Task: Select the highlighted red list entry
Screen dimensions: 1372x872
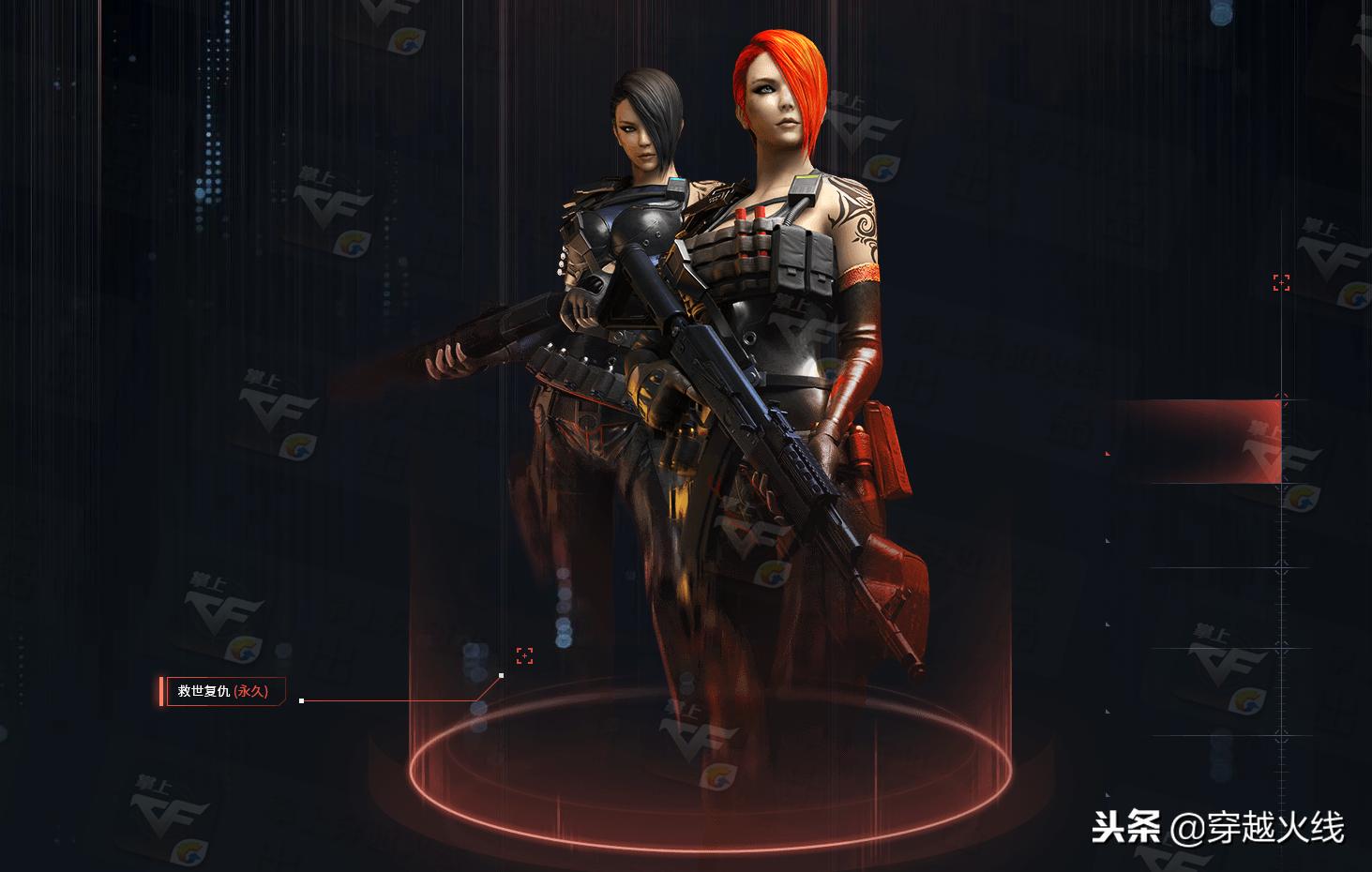Action: pos(1197,442)
